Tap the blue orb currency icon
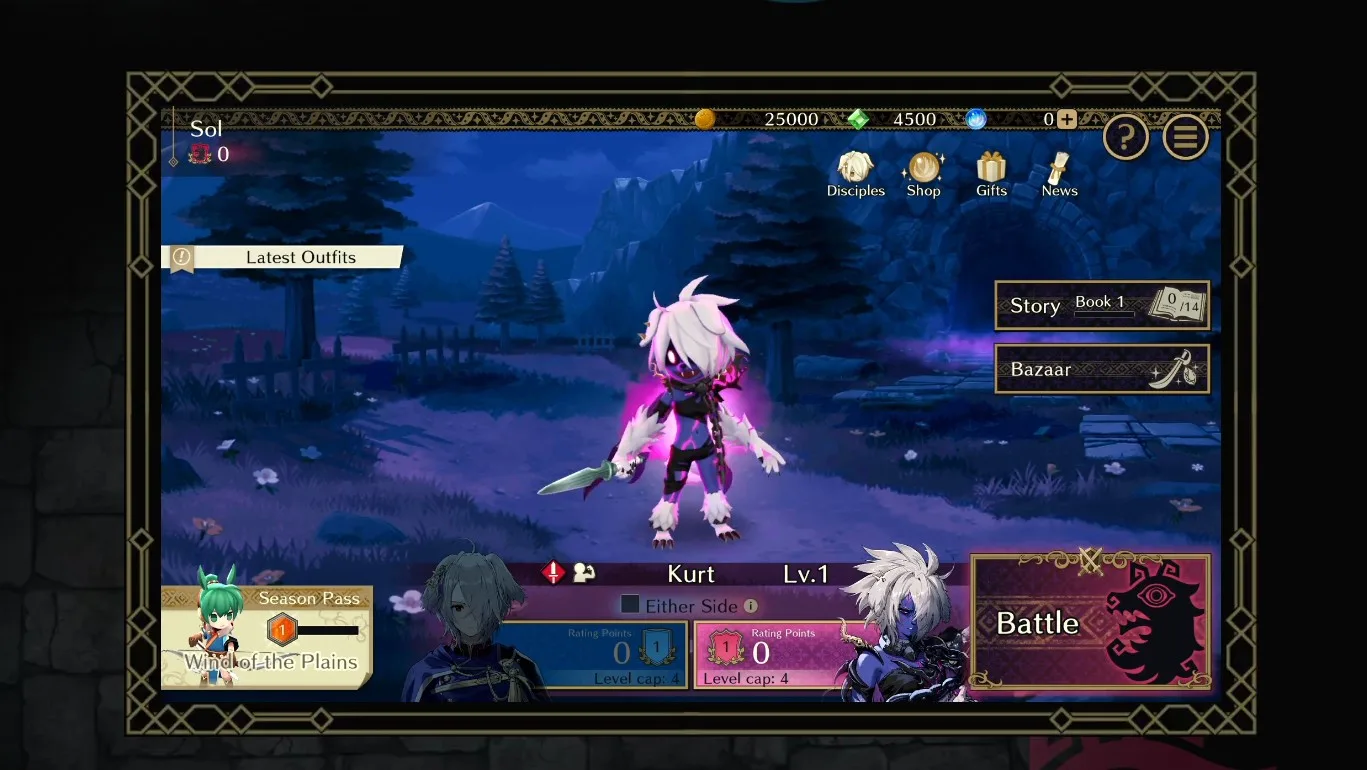The height and width of the screenshot is (770, 1367). [973, 118]
